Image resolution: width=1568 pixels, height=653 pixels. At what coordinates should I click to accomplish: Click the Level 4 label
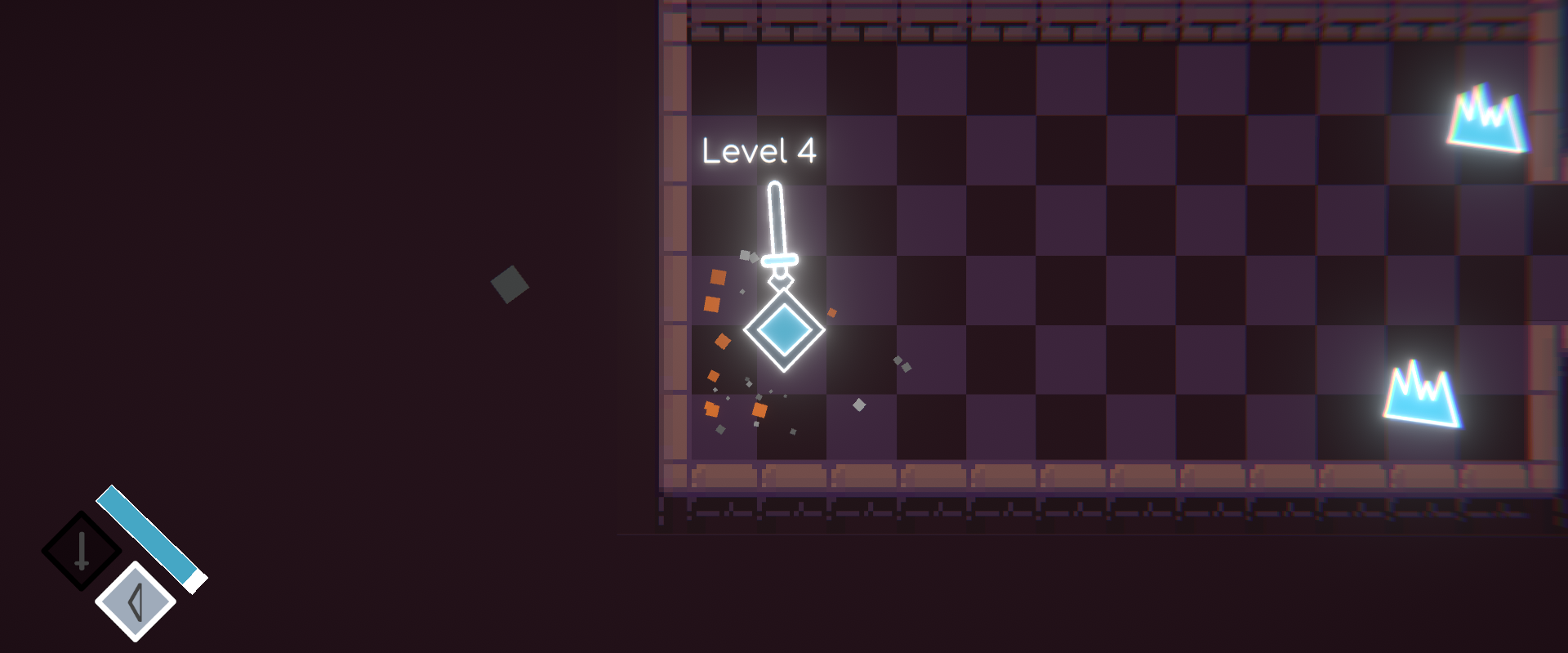tap(759, 151)
